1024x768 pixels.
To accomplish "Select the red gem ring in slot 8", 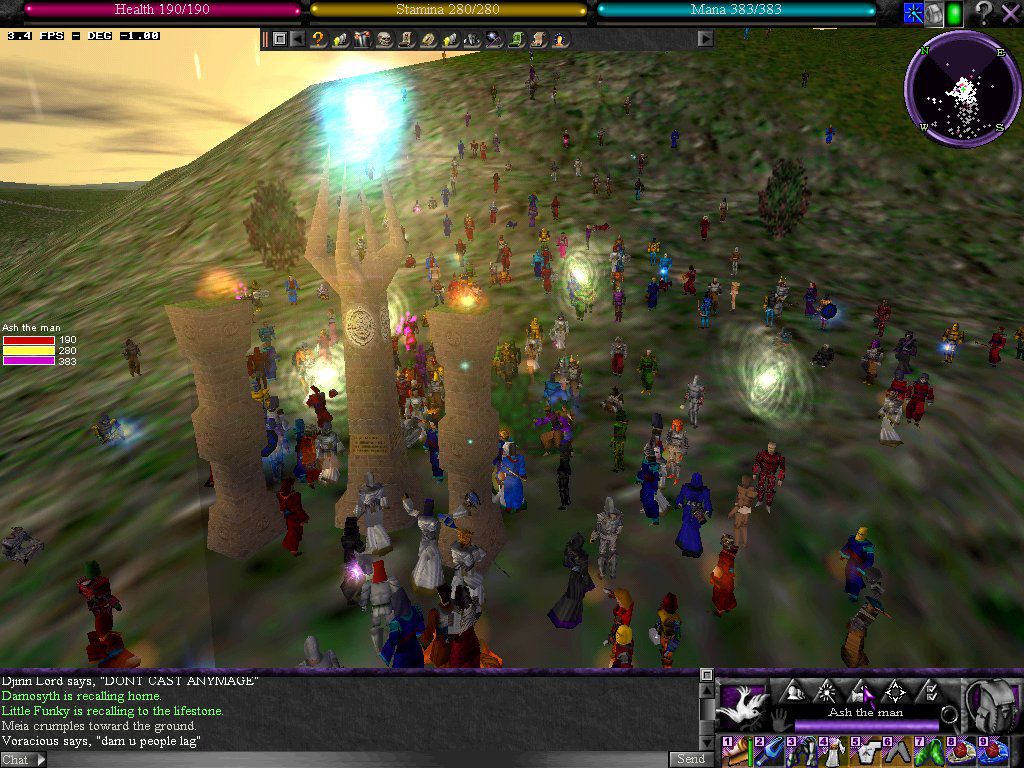I will (x=960, y=752).
